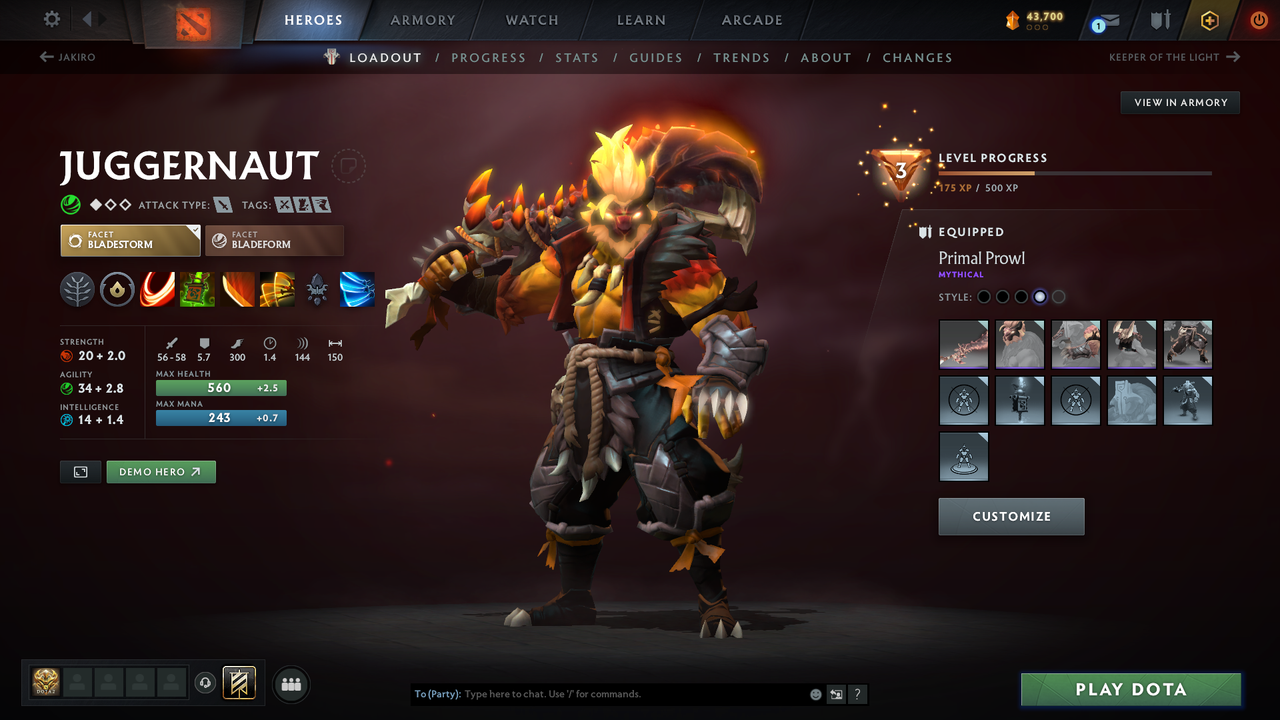The width and height of the screenshot is (1280, 720).
Task: Open the WATCH menu item
Action: click(531, 20)
